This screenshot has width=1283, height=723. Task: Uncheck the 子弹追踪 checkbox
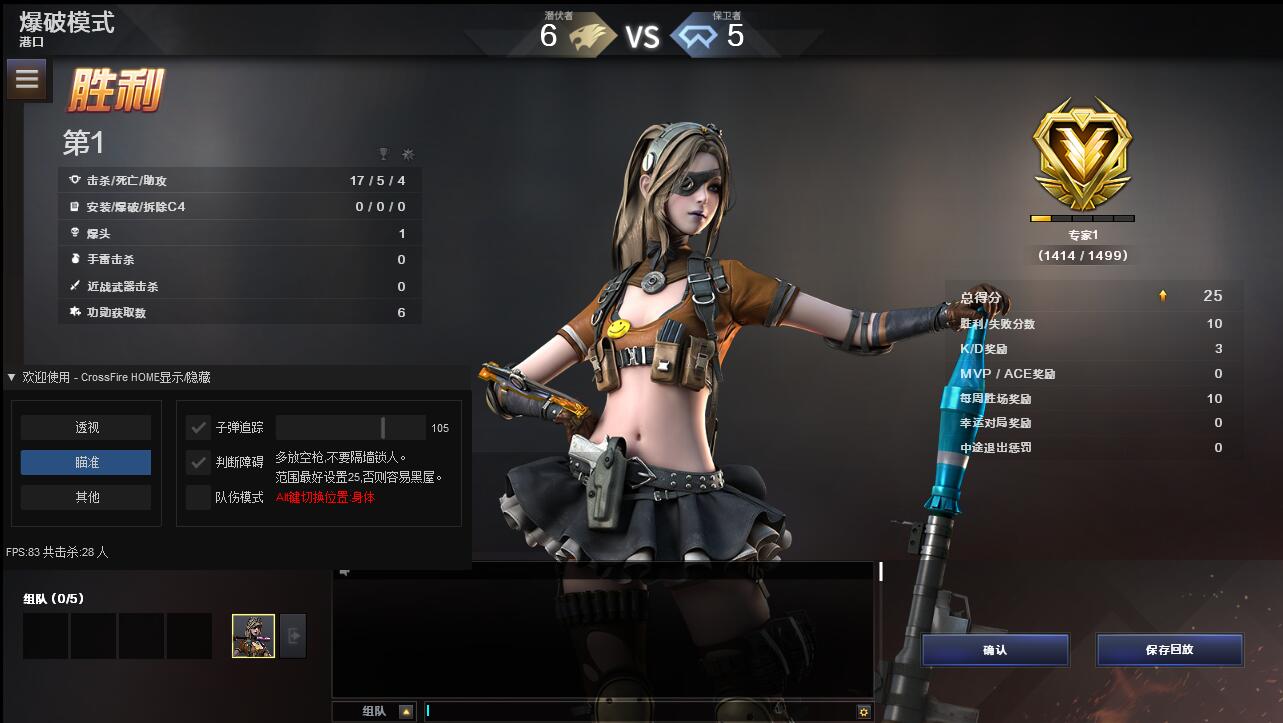(x=197, y=427)
